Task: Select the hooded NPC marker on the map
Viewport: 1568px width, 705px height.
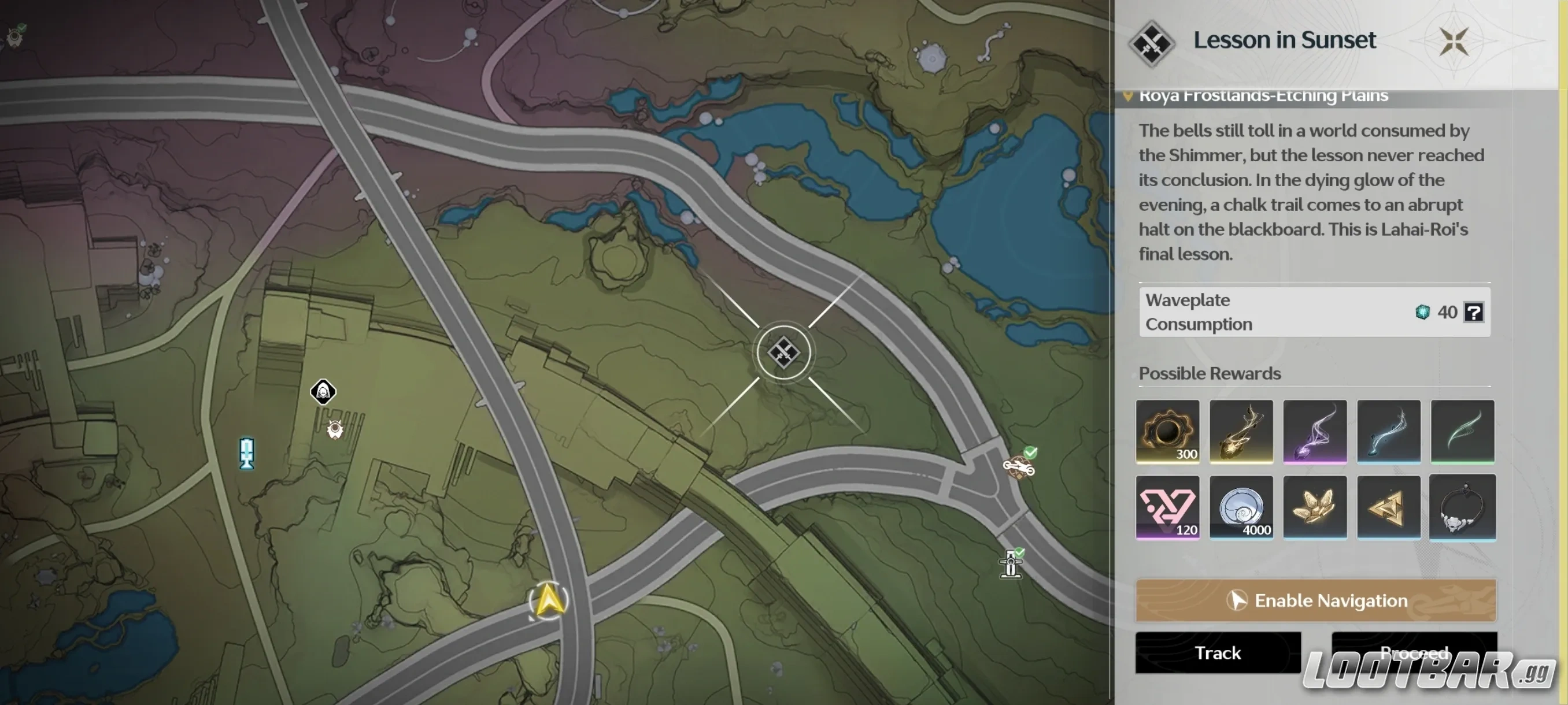Action: [x=323, y=392]
